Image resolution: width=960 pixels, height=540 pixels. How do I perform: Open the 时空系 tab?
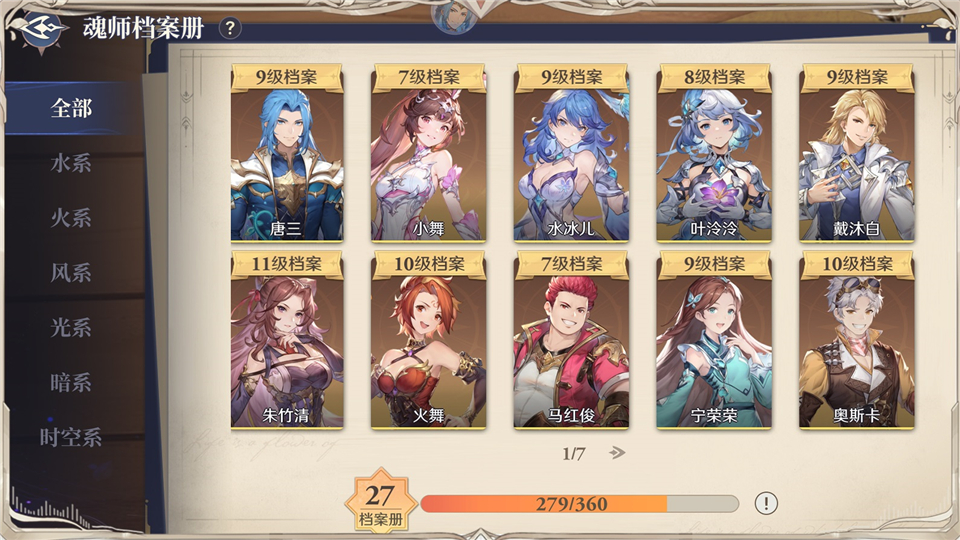(x=71, y=438)
